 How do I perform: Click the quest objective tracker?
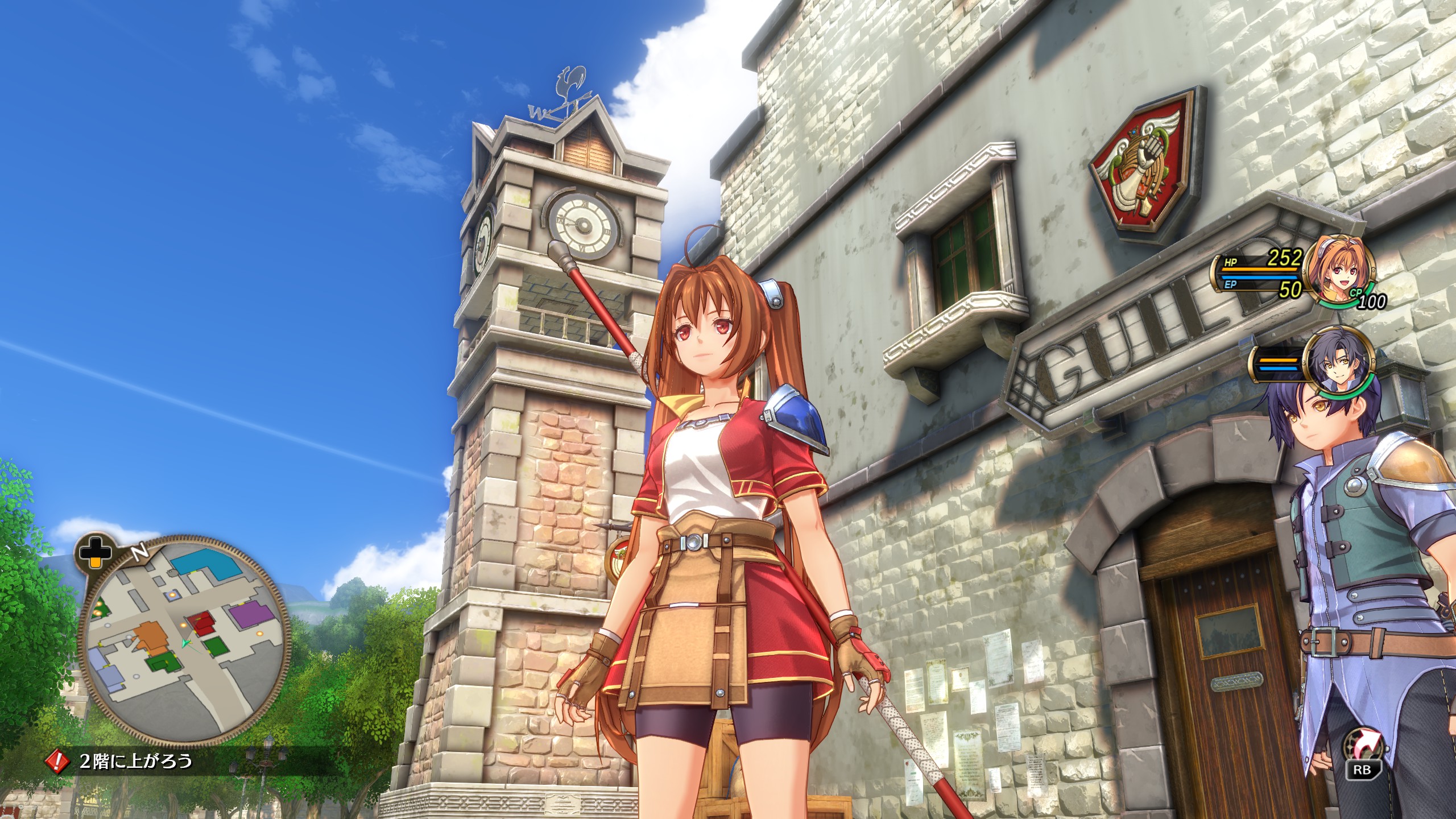[x=136, y=760]
